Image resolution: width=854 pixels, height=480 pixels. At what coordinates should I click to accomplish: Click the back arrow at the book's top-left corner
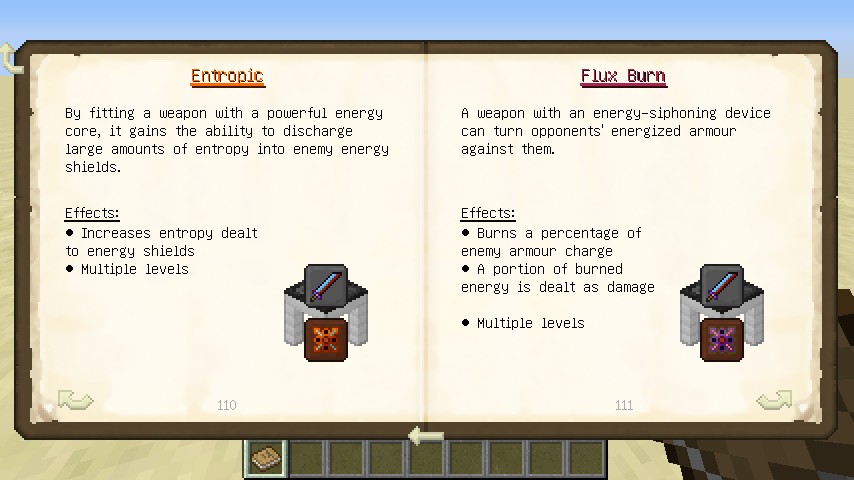12,57
